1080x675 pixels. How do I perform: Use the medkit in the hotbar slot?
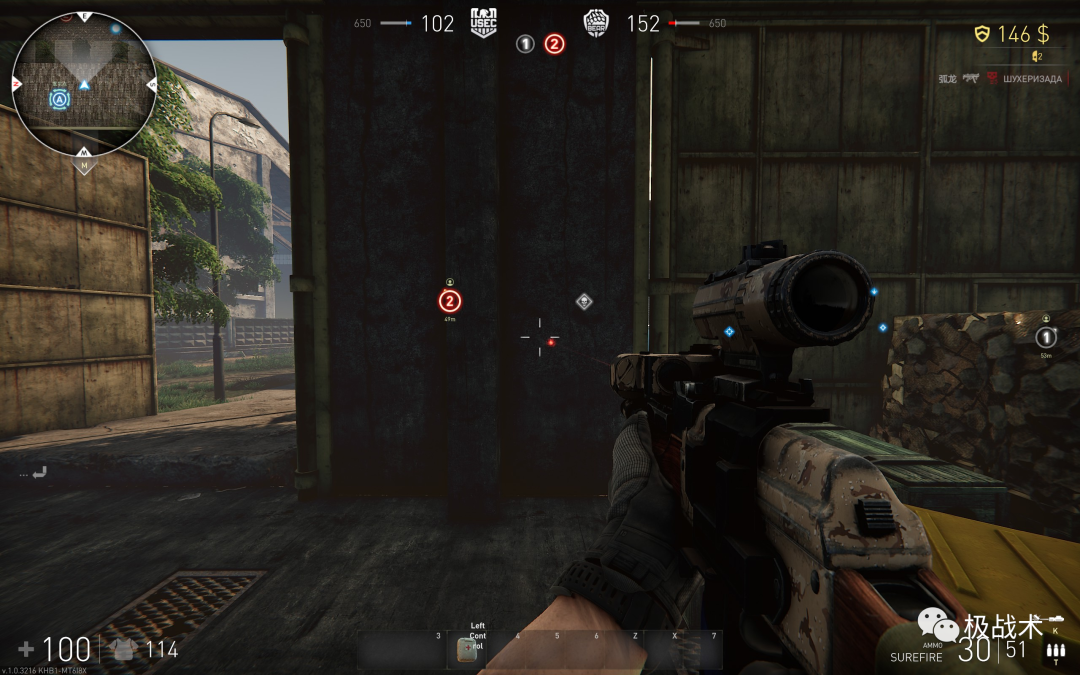[x=466, y=649]
